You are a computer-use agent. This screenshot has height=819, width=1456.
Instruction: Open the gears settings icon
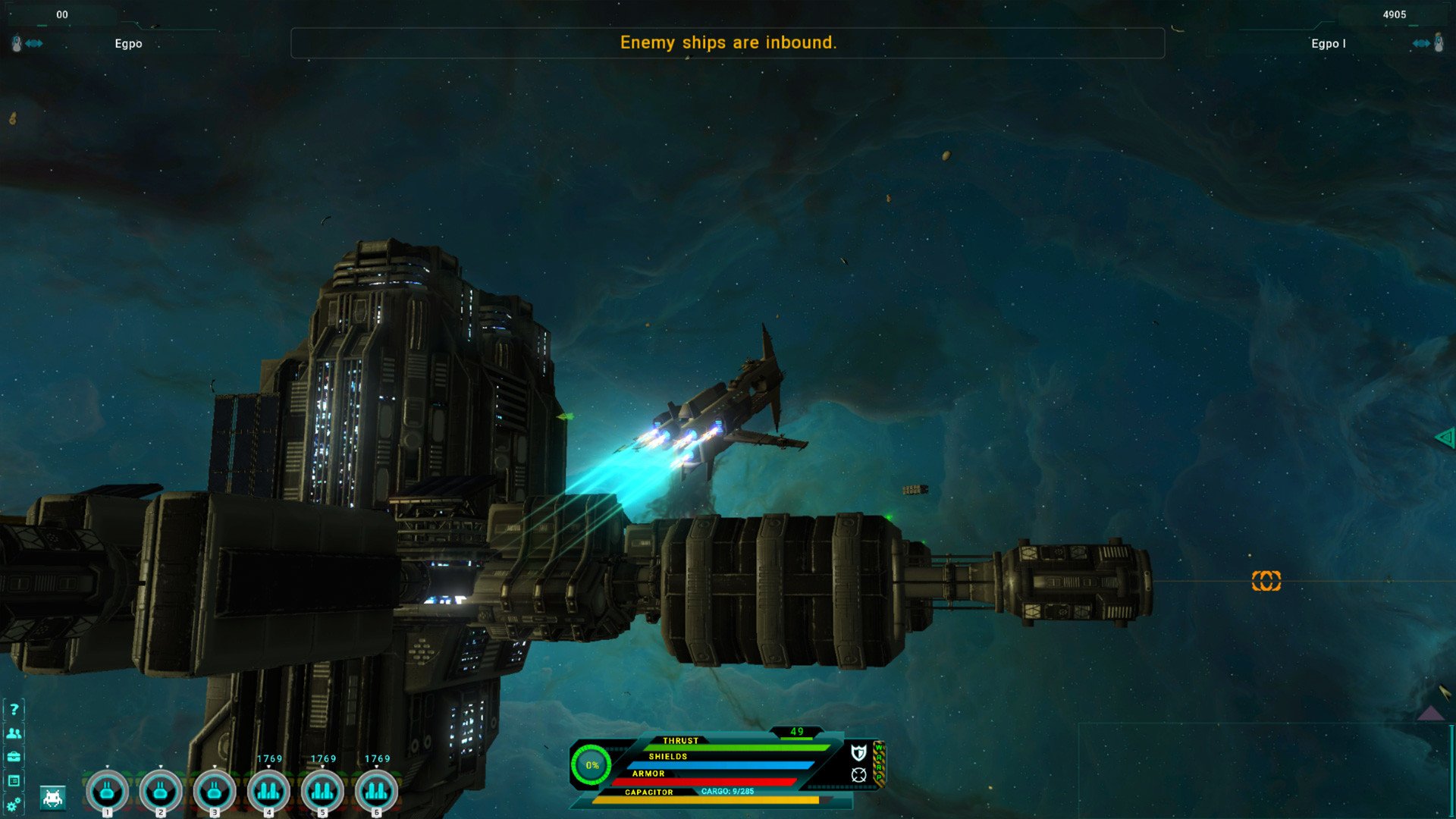click(x=14, y=805)
